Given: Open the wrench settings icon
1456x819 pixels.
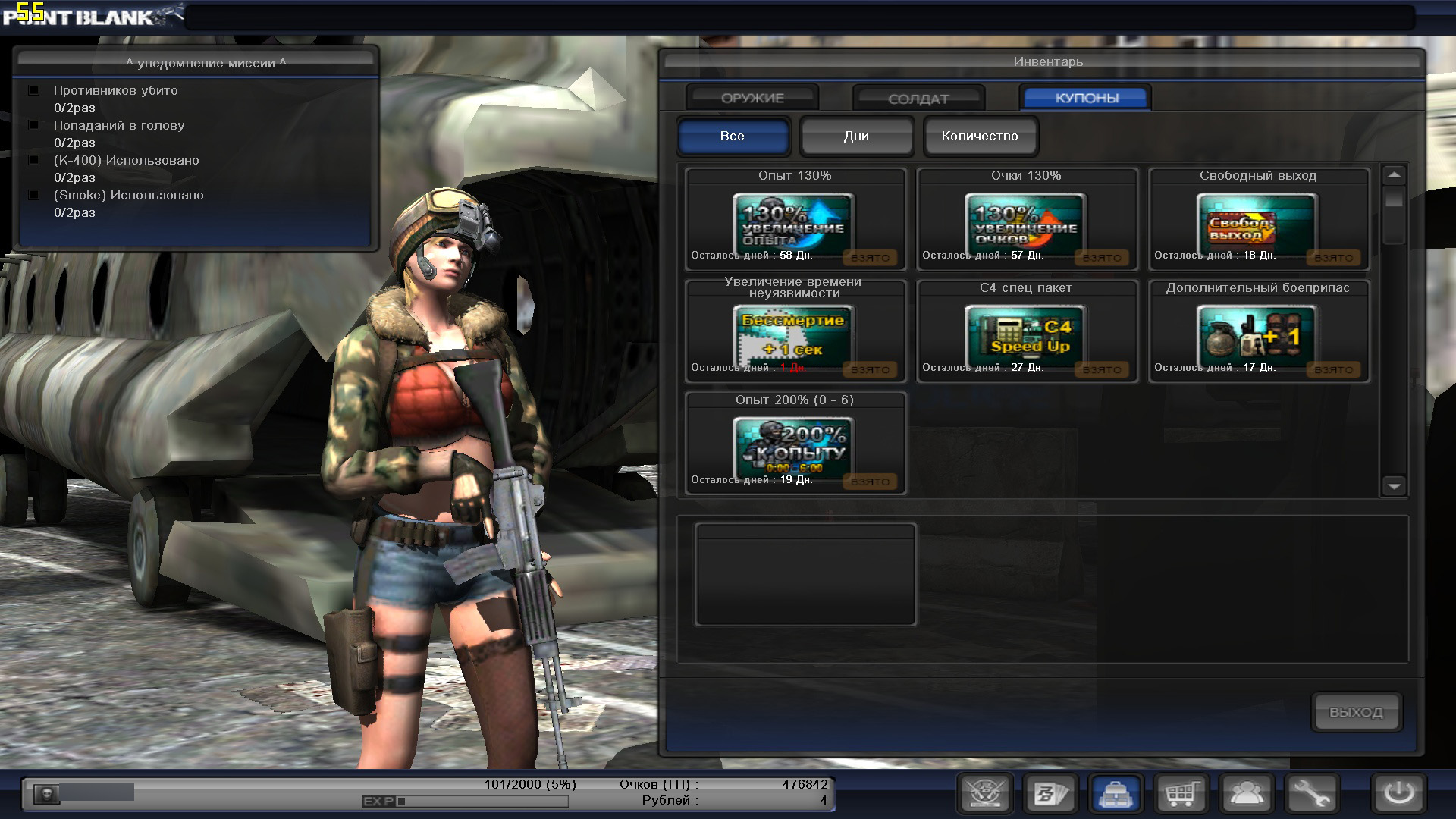Looking at the screenshot, I should point(1312,794).
